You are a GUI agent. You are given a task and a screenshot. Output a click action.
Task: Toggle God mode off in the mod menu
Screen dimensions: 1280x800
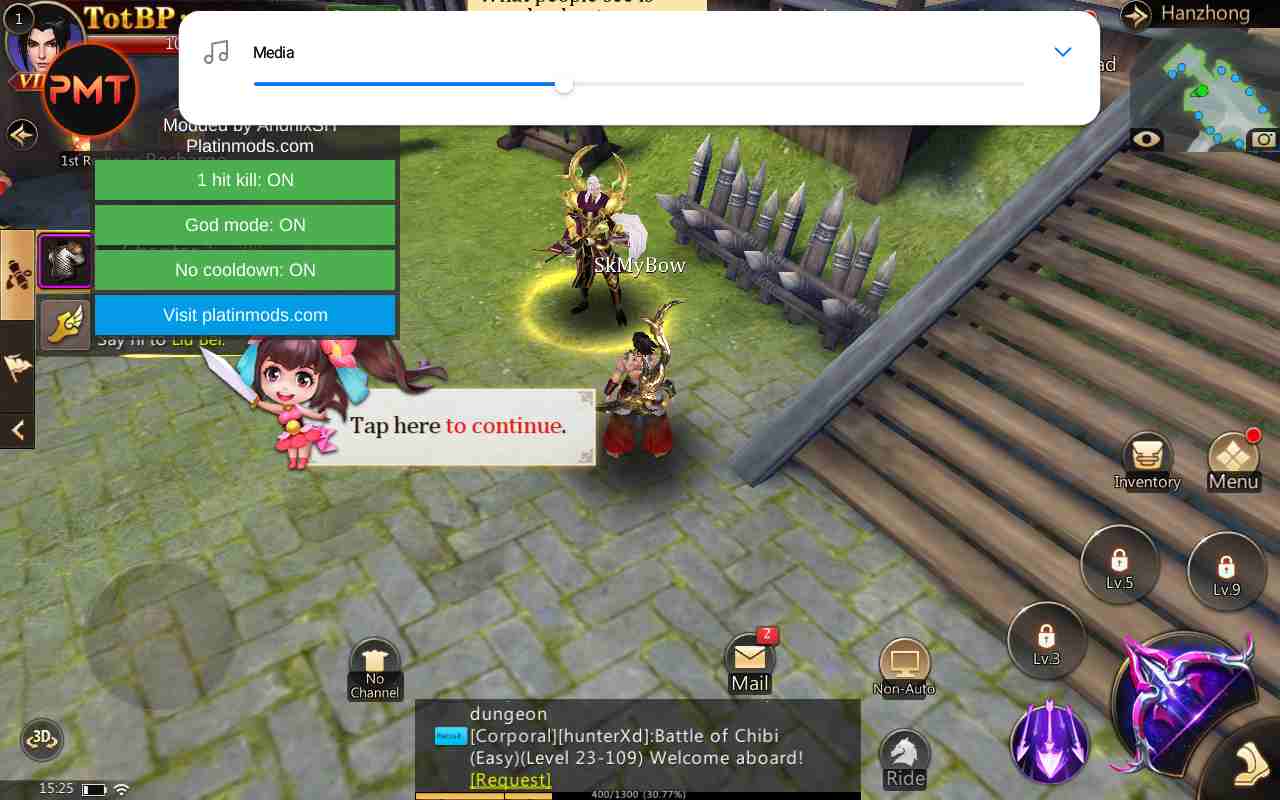pos(245,225)
